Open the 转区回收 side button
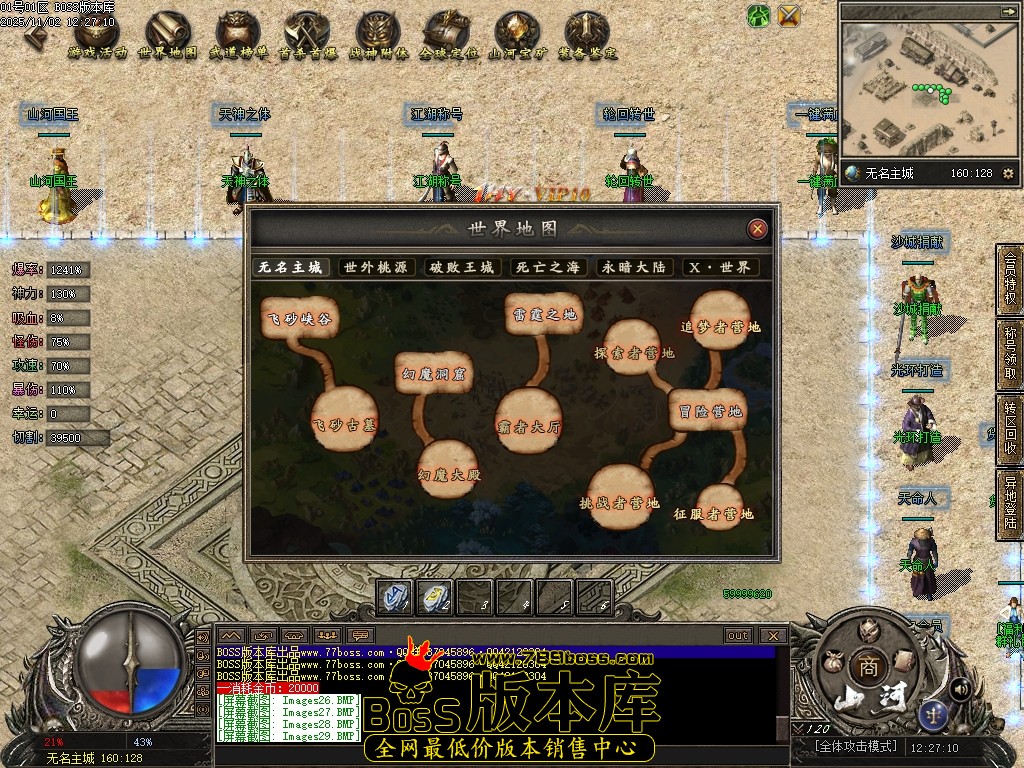The image size is (1024, 768). (1008, 430)
